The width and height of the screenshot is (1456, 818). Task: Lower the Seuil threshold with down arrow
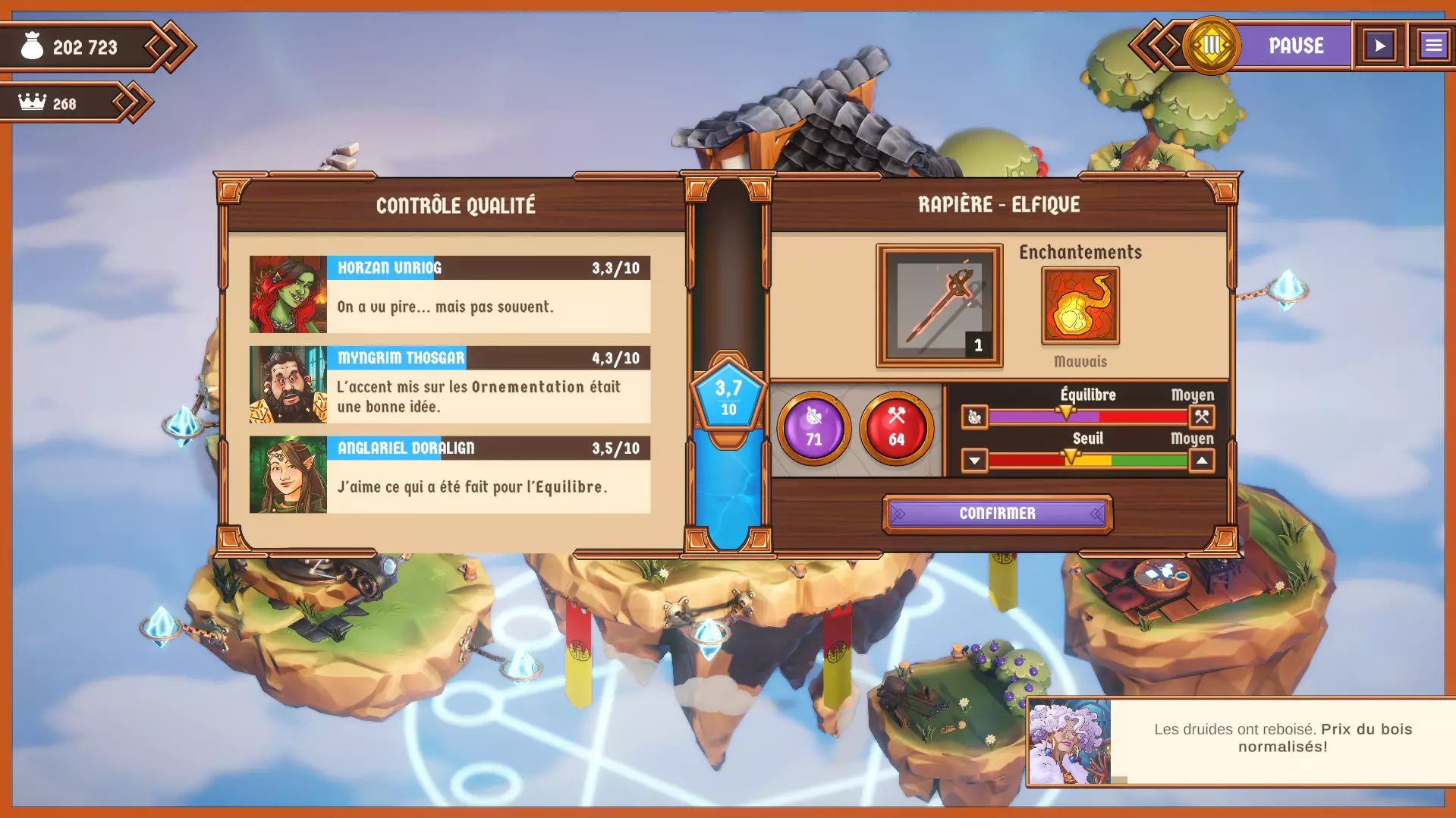point(974,461)
